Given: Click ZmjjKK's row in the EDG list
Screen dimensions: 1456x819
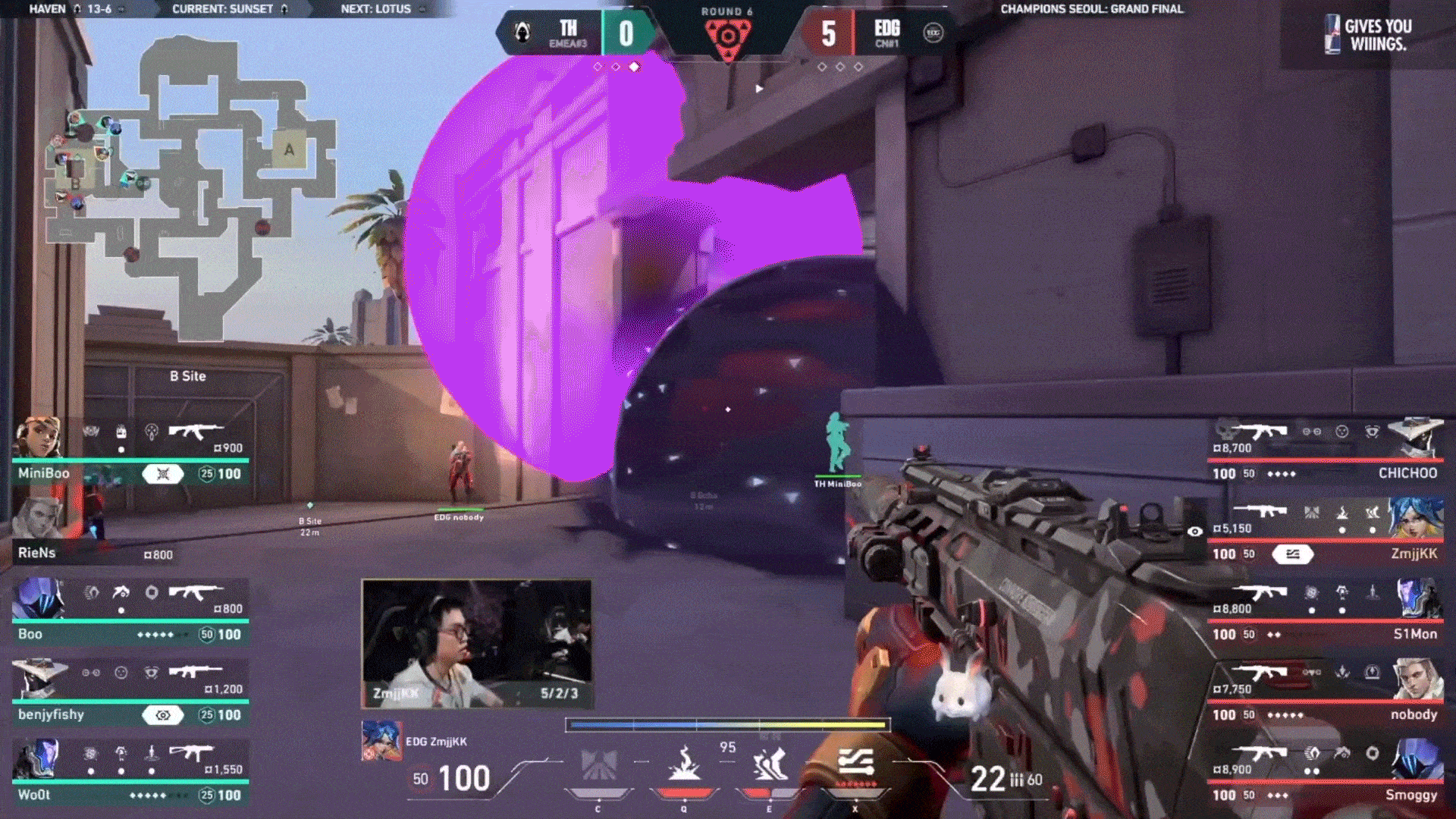Looking at the screenshot, I should (x=1326, y=535).
